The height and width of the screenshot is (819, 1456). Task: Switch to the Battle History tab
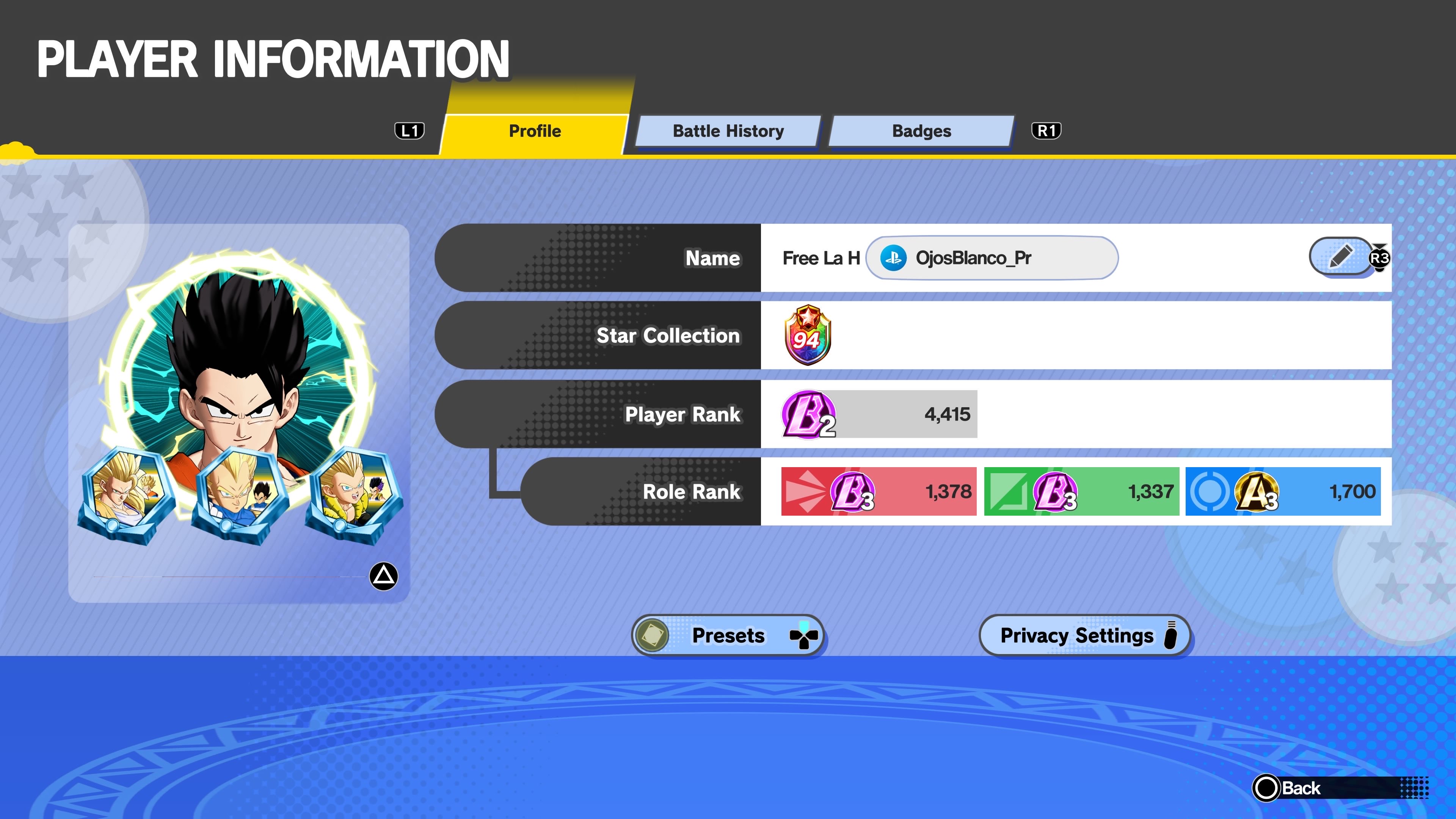(x=728, y=131)
